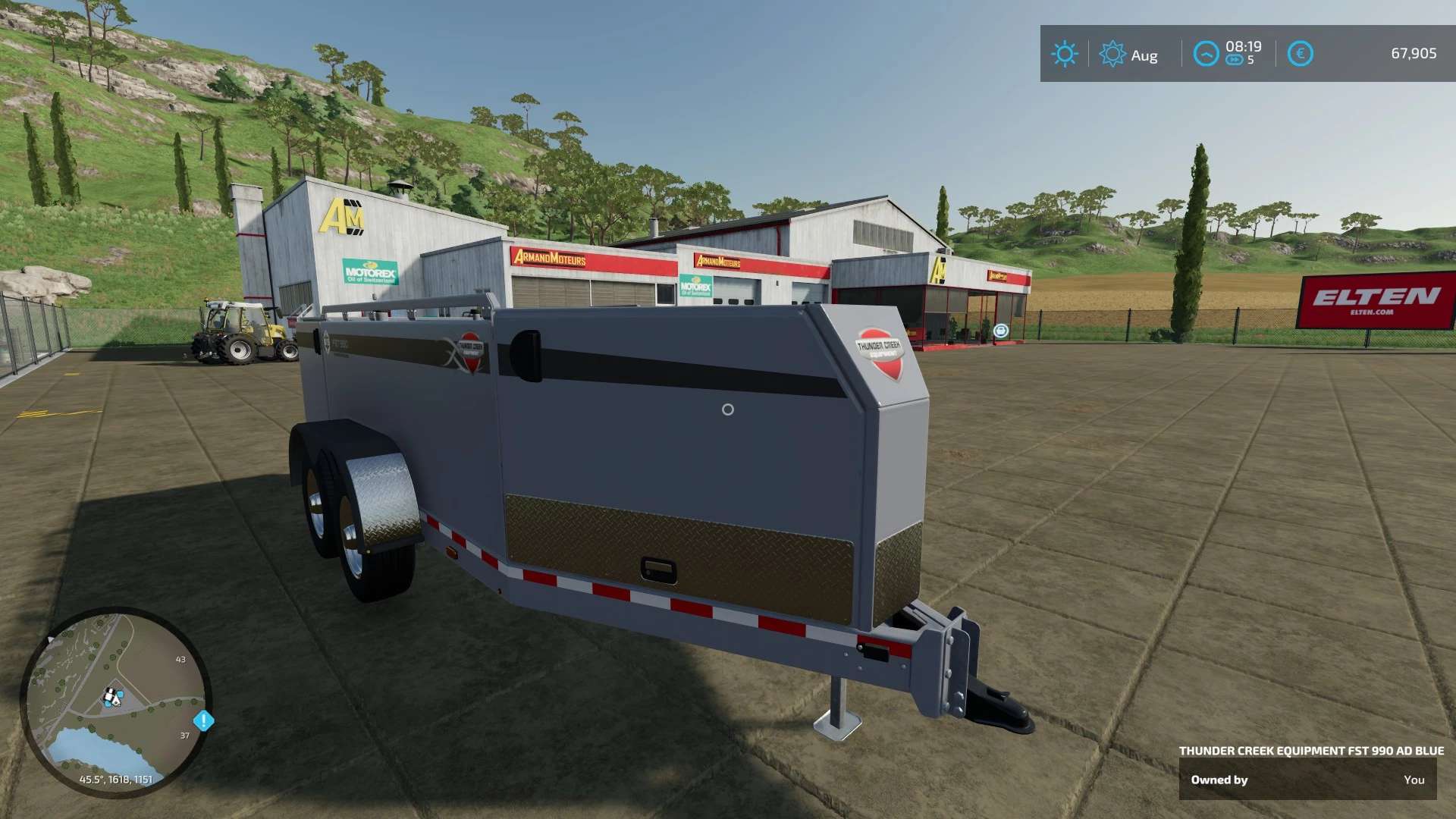Viewport: 1456px width, 819px height.
Task: Click the temperature icon beside Aug
Action: point(1114,53)
